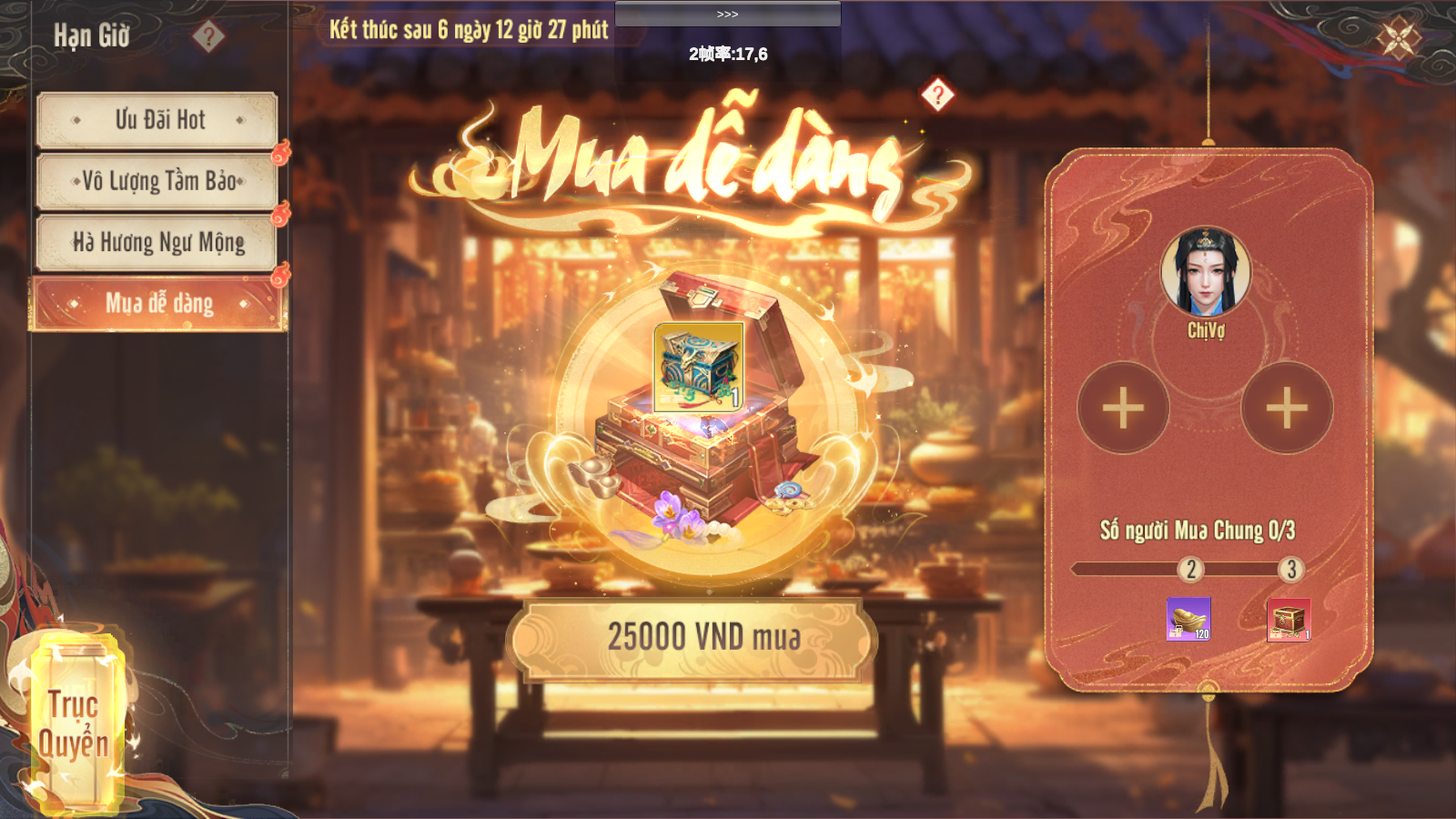Select the Hà Hương Ngư Mộng tab
The image size is (1456, 819).
tap(157, 242)
